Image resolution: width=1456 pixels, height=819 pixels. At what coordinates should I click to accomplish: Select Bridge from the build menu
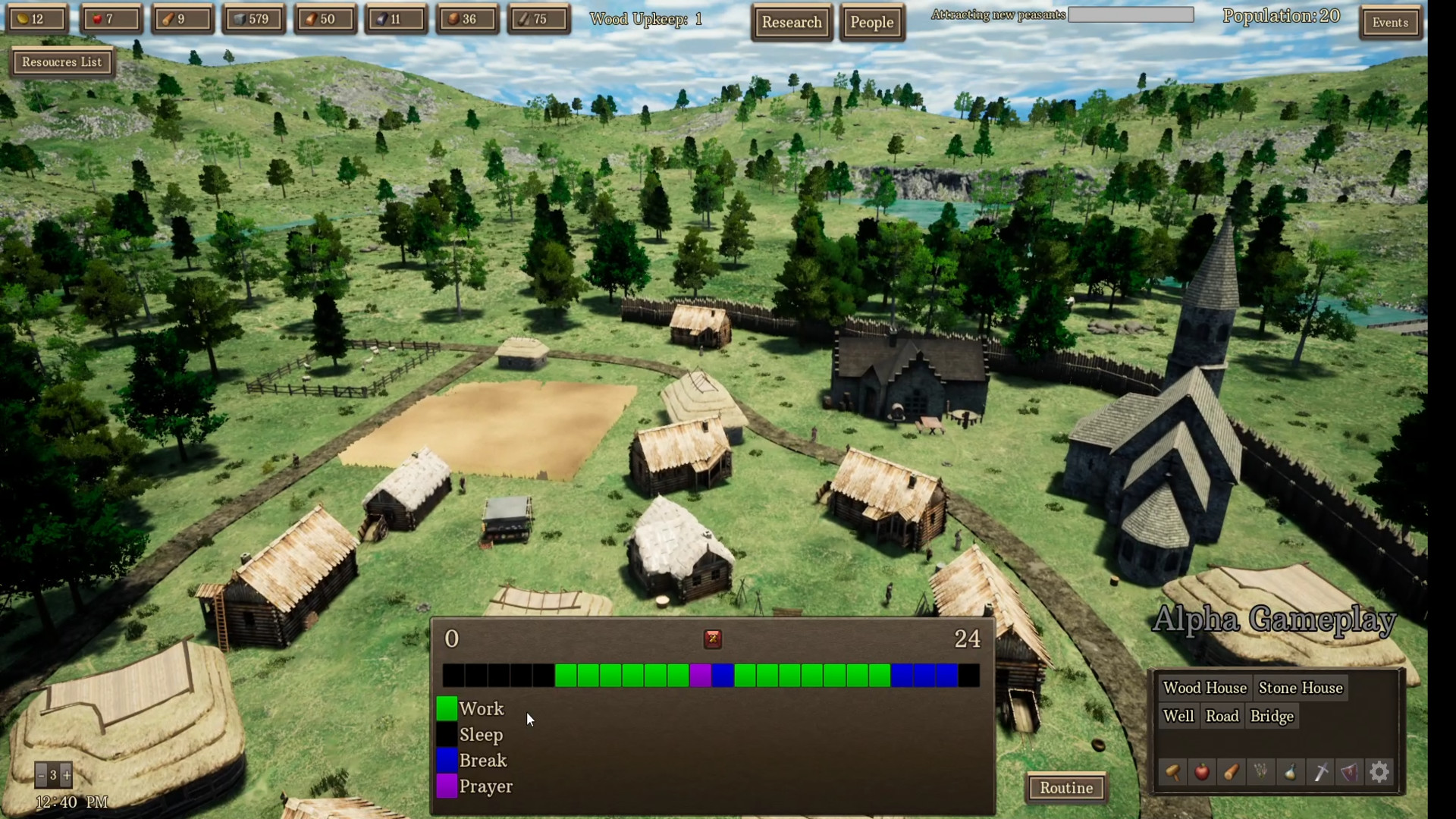[1272, 717]
